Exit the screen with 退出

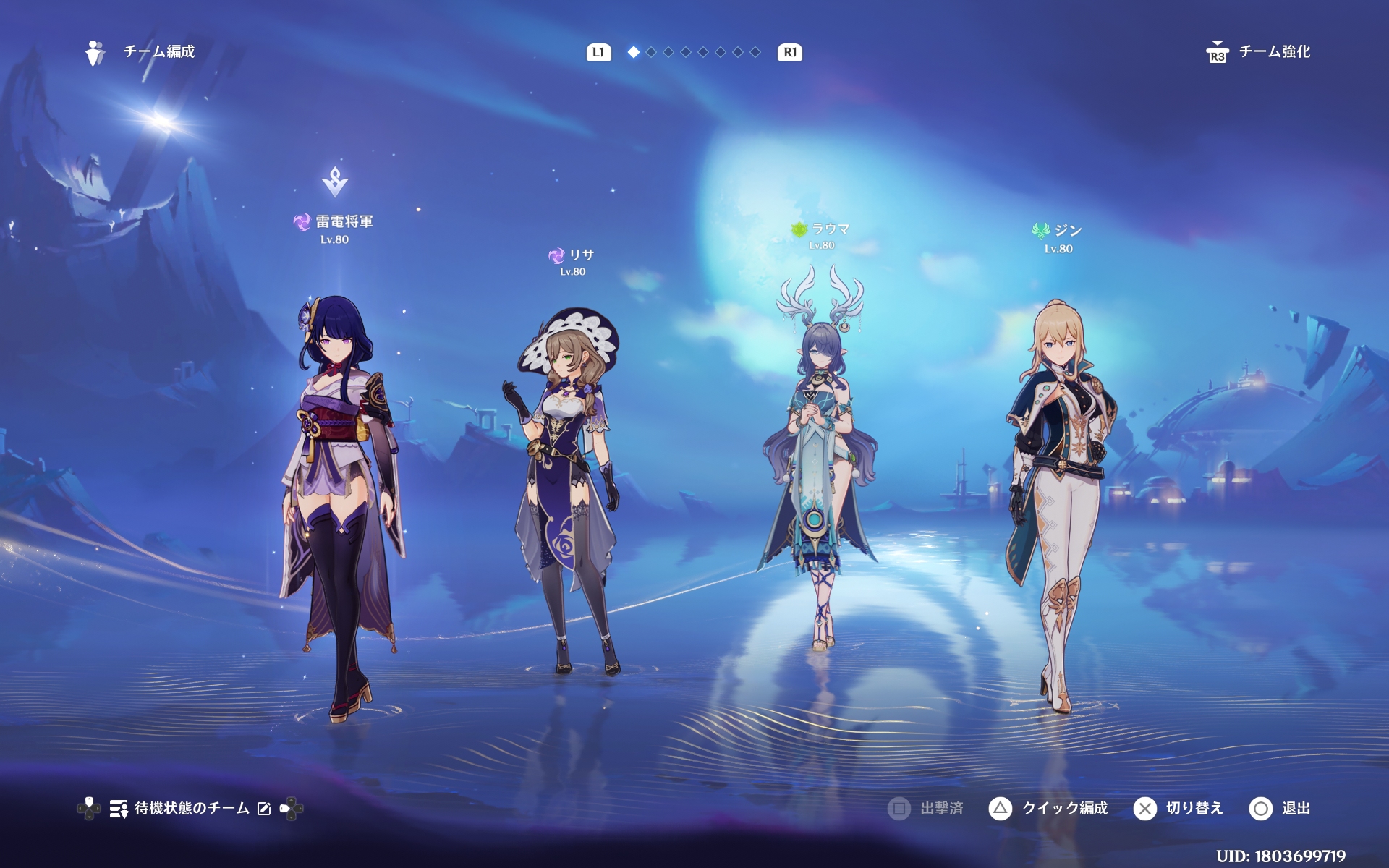(1280, 808)
